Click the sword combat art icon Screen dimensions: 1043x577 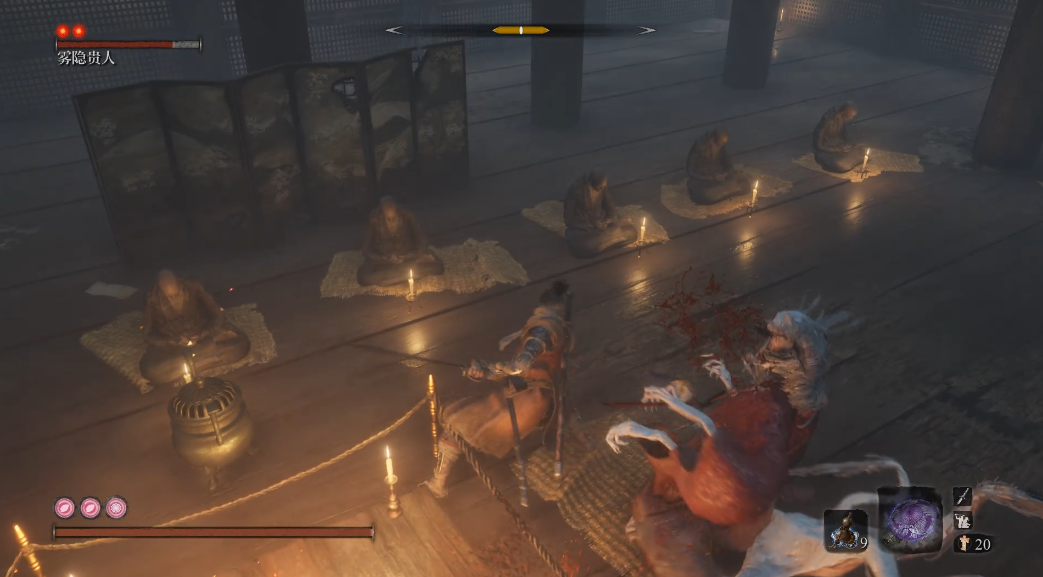click(x=962, y=496)
